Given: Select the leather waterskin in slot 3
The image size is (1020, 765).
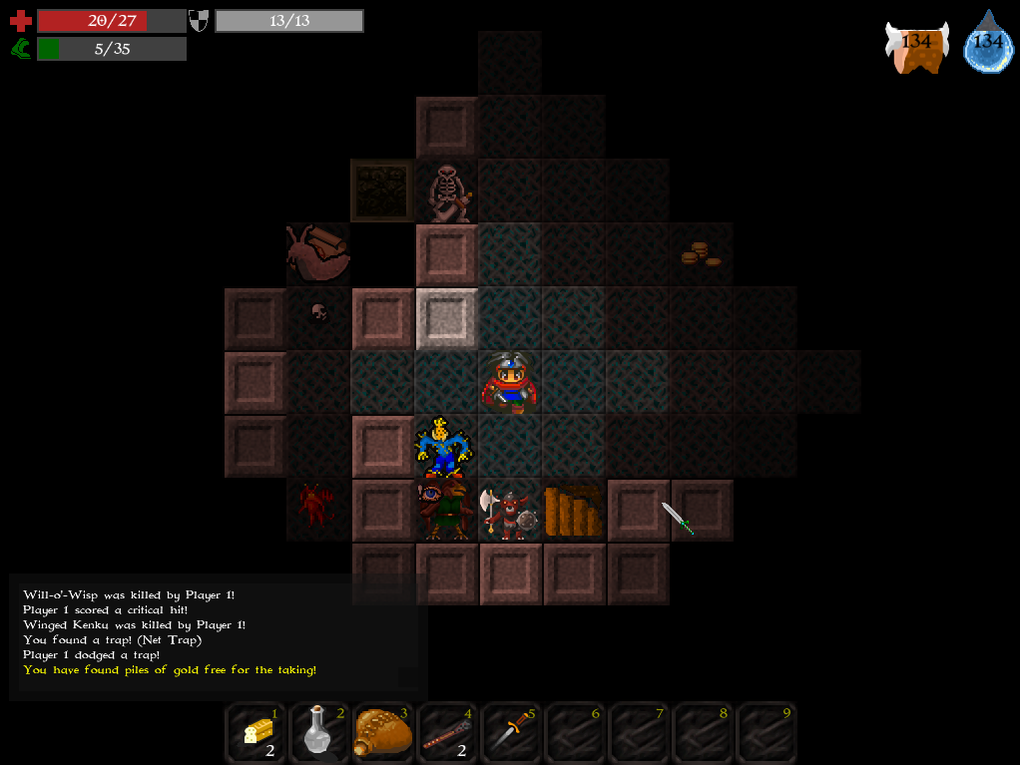Looking at the screenshot, I should pyautogui.click(x=384, y=734).
